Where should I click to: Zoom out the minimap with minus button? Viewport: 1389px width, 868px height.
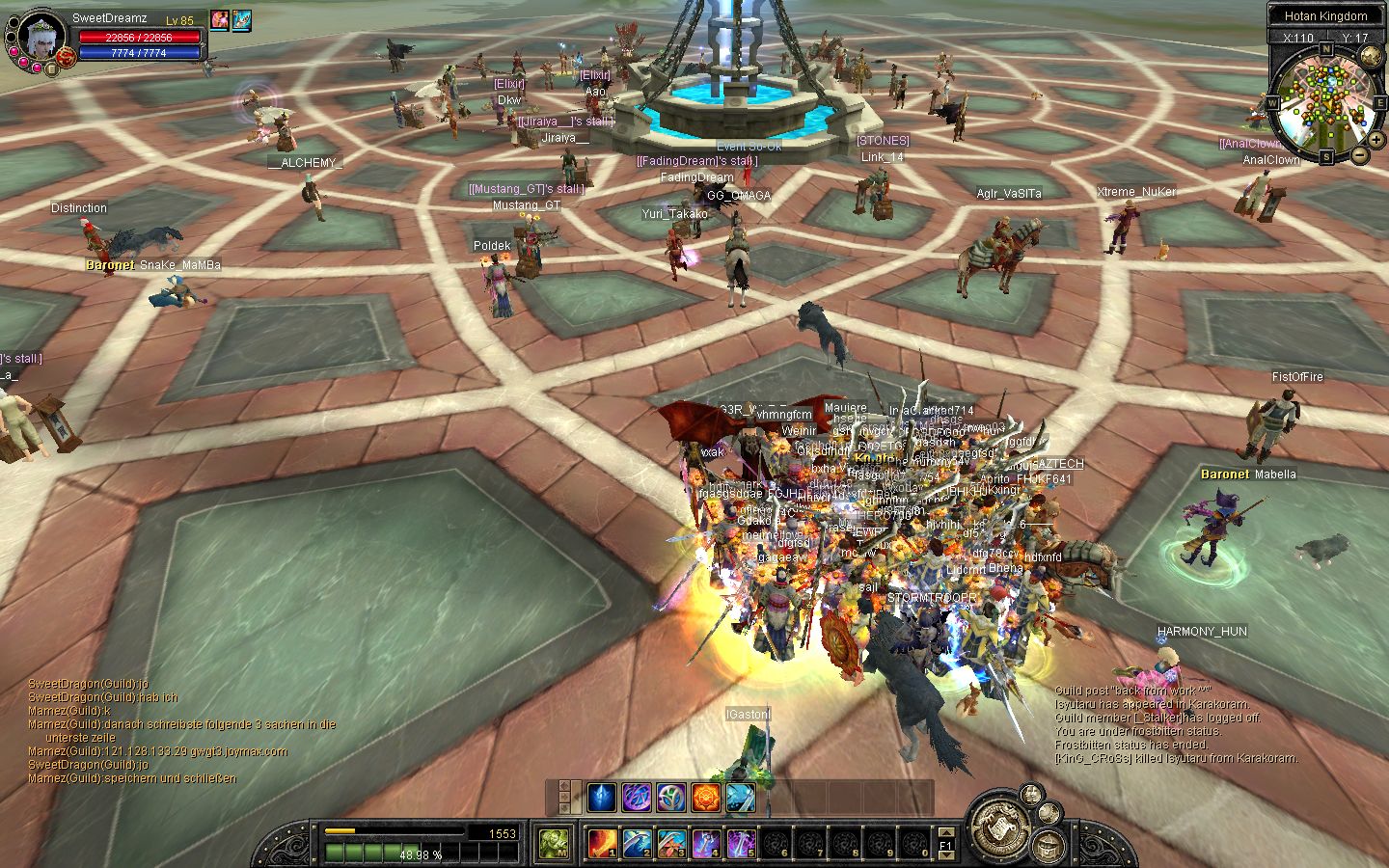click(x=1359, y=154)
